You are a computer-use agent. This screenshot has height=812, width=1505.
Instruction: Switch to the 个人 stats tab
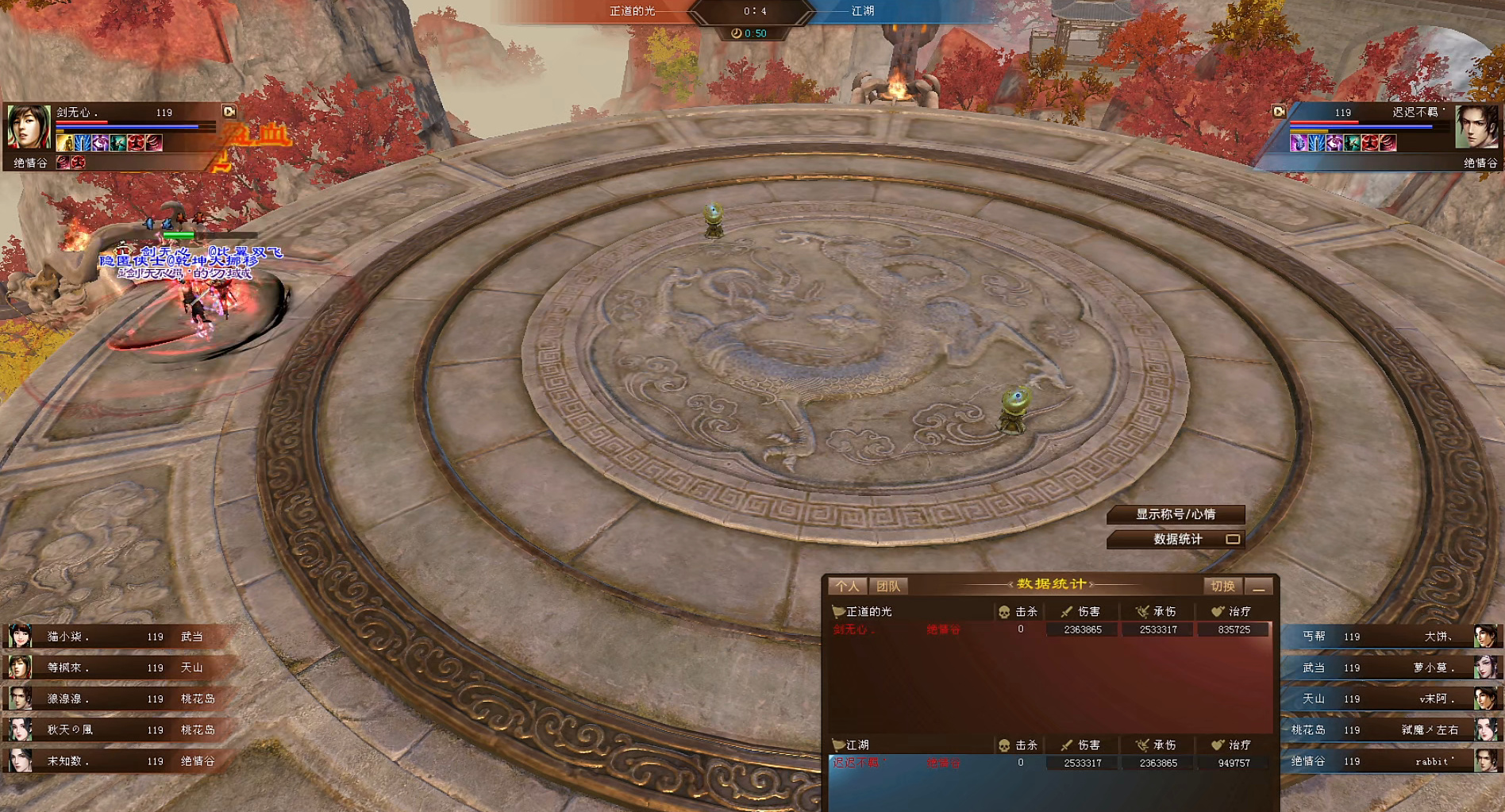pyautogui.click(x=847, y=587)
